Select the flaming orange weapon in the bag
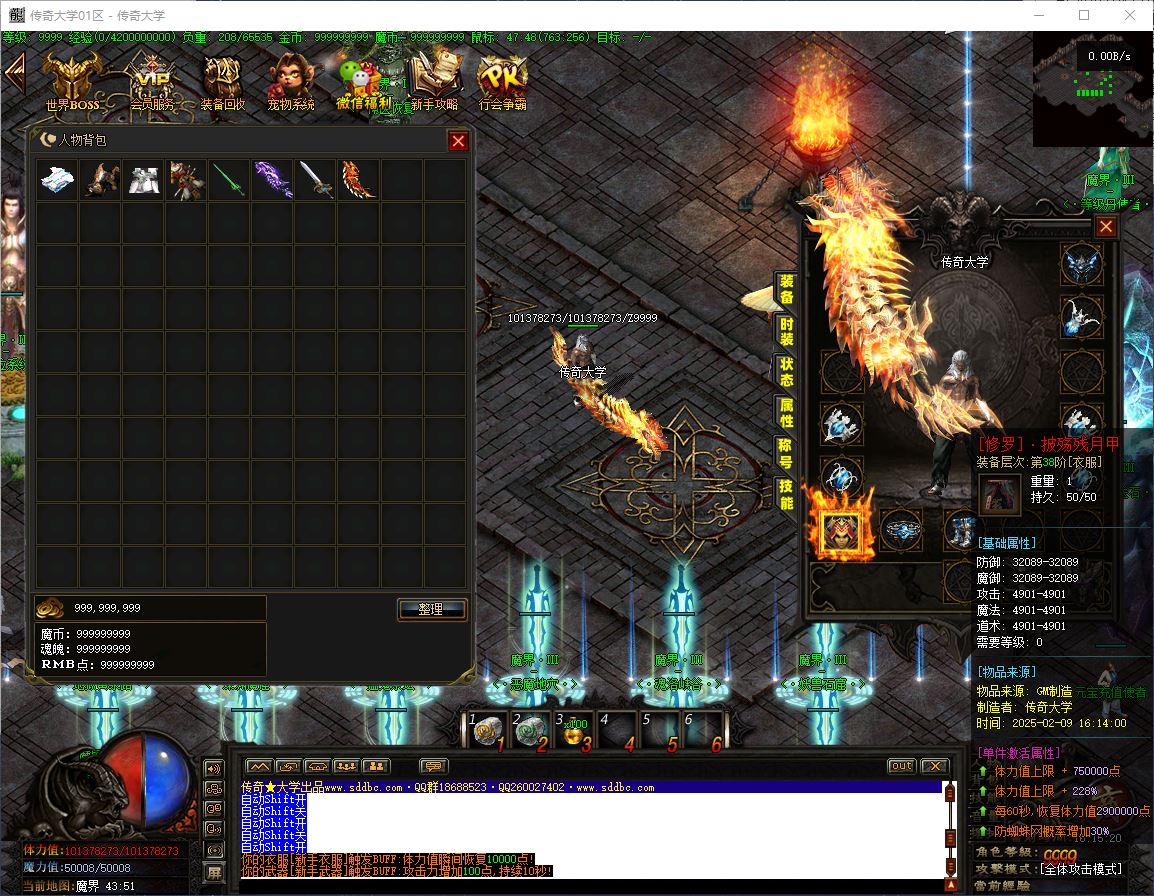 [358, 180]
